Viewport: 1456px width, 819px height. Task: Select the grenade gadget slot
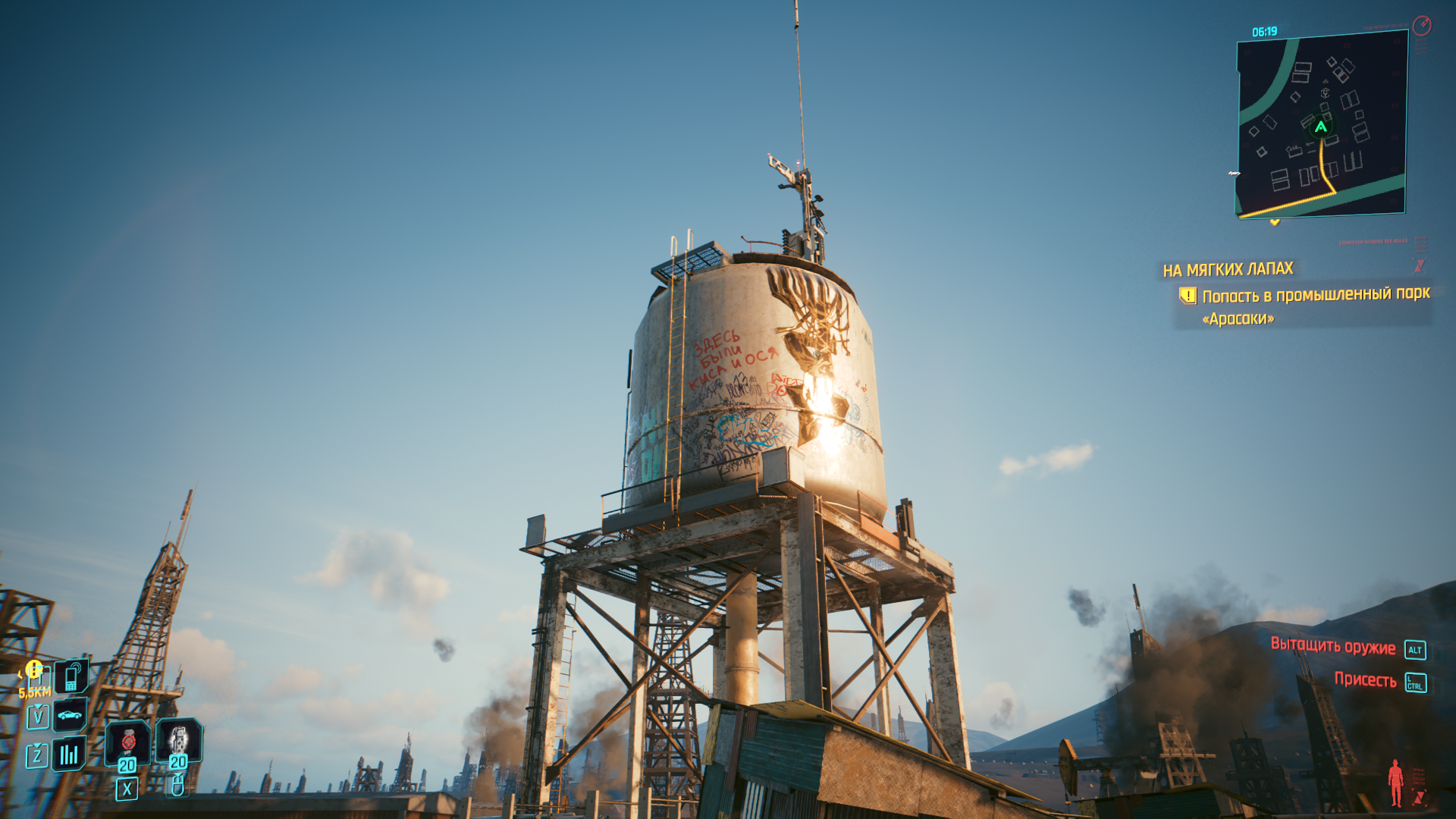[178, 739]
